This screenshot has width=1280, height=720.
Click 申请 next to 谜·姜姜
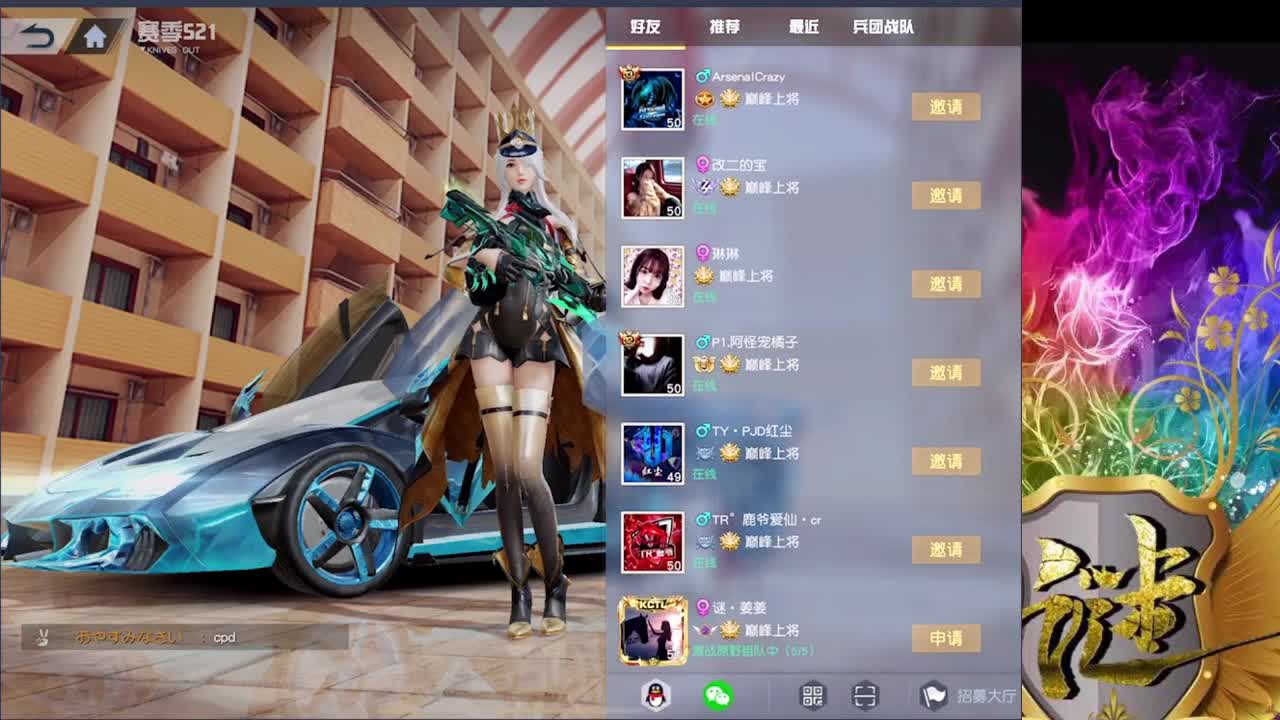947,638
